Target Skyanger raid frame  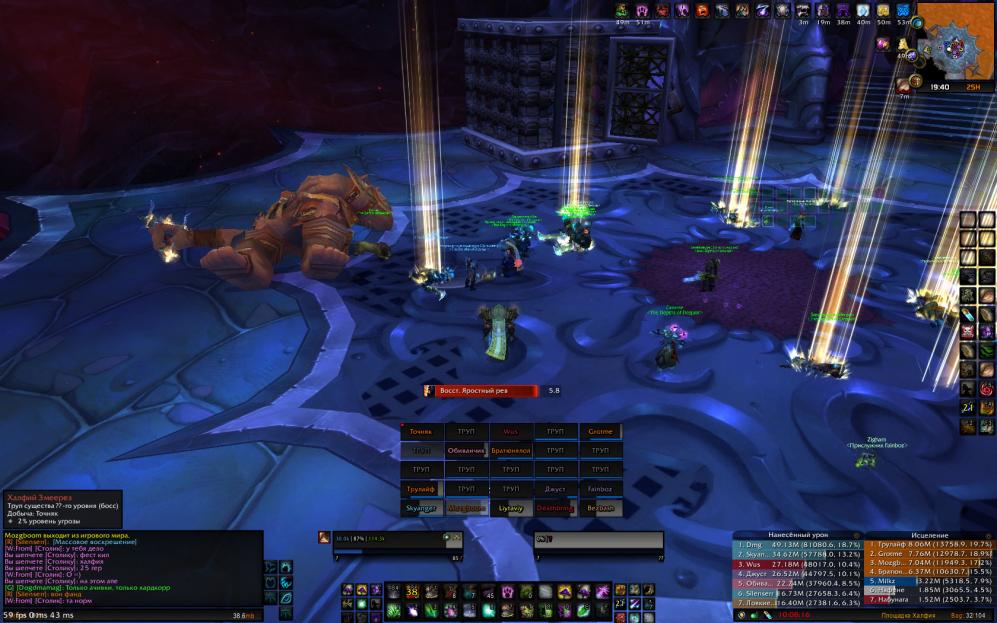pyautogui.click(x=422, y=508)
